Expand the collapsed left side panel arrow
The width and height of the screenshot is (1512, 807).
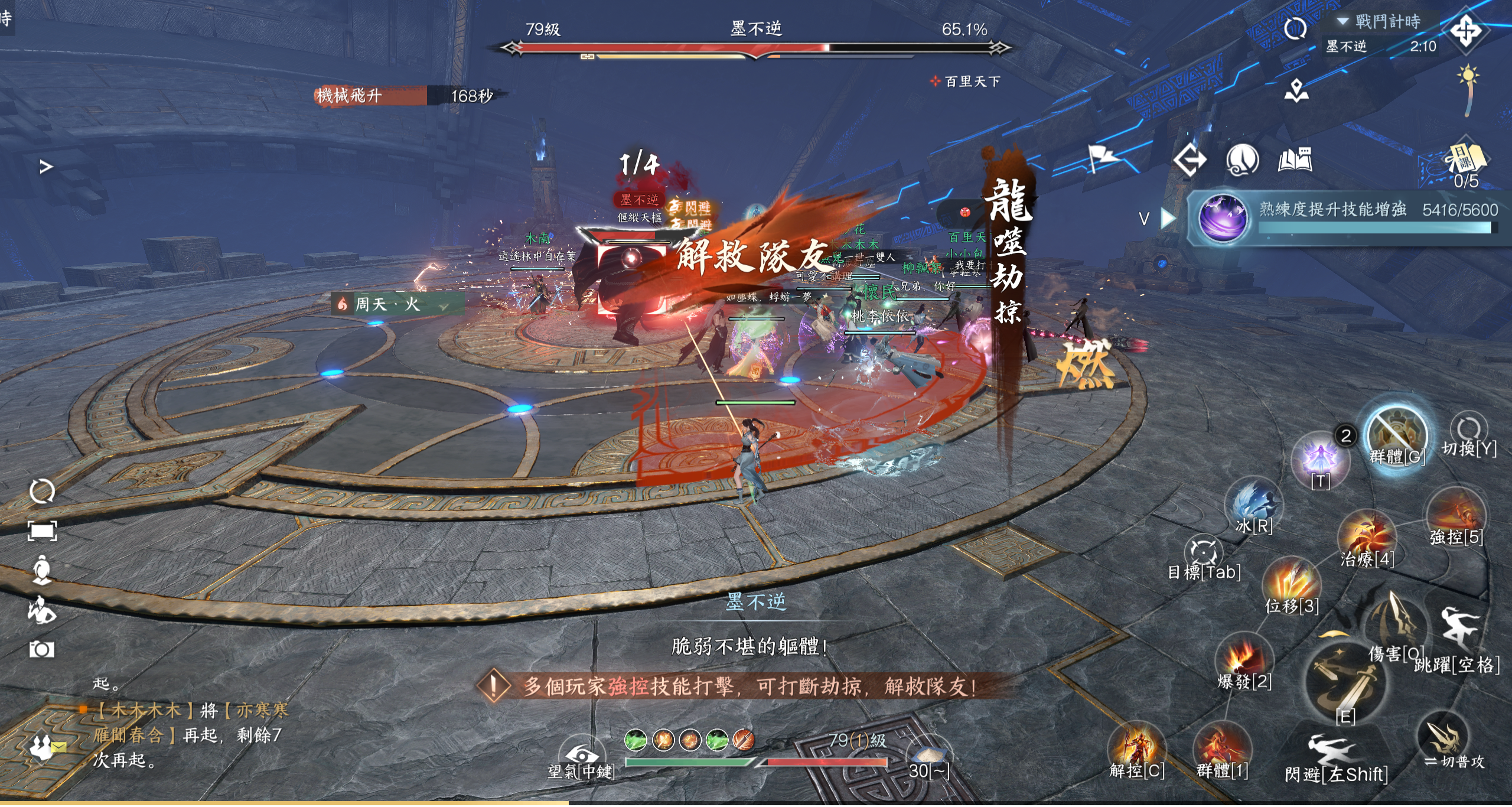(x=45, y=167)
